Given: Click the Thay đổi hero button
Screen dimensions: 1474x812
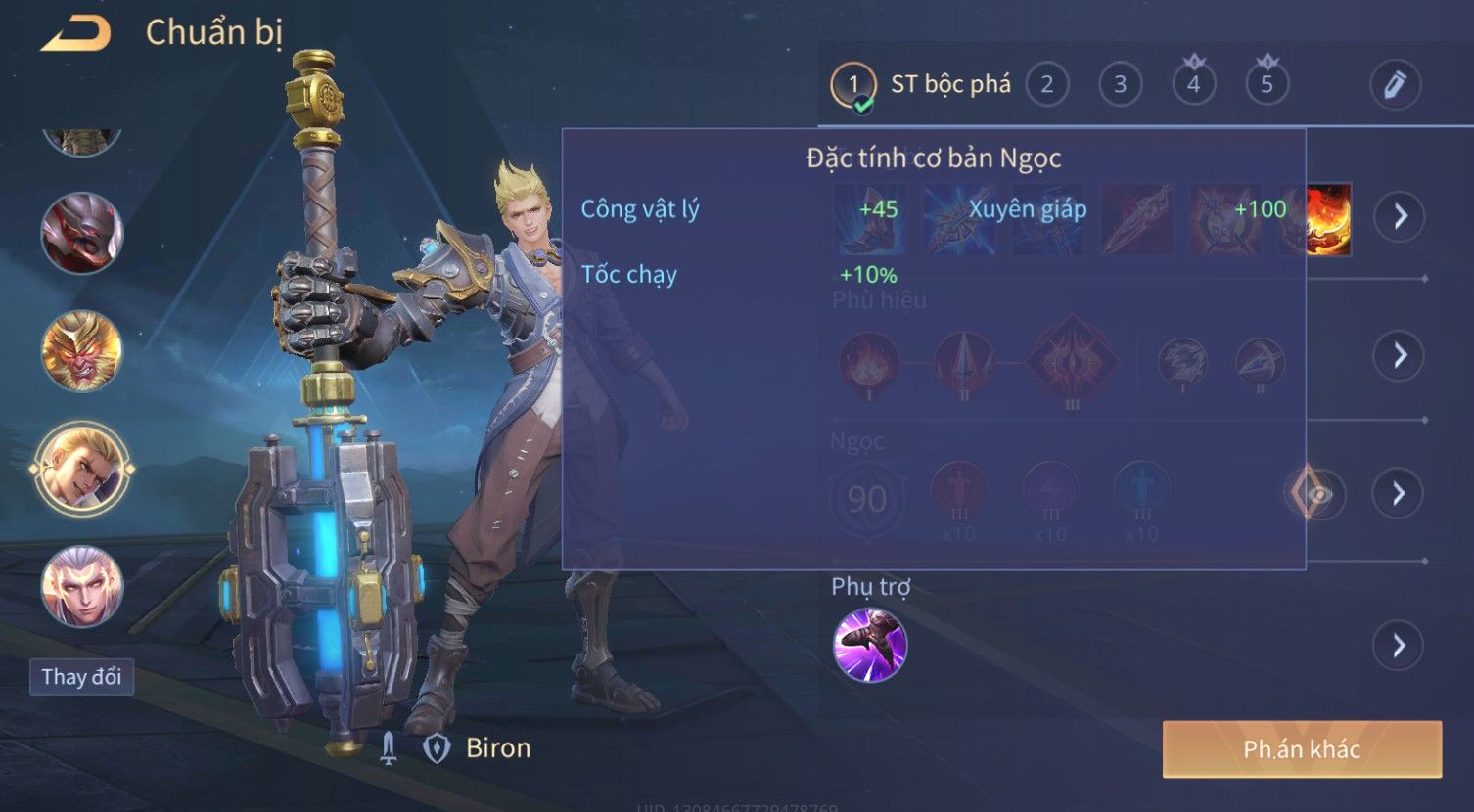Looking at the screenshot, I should [81, 677].
